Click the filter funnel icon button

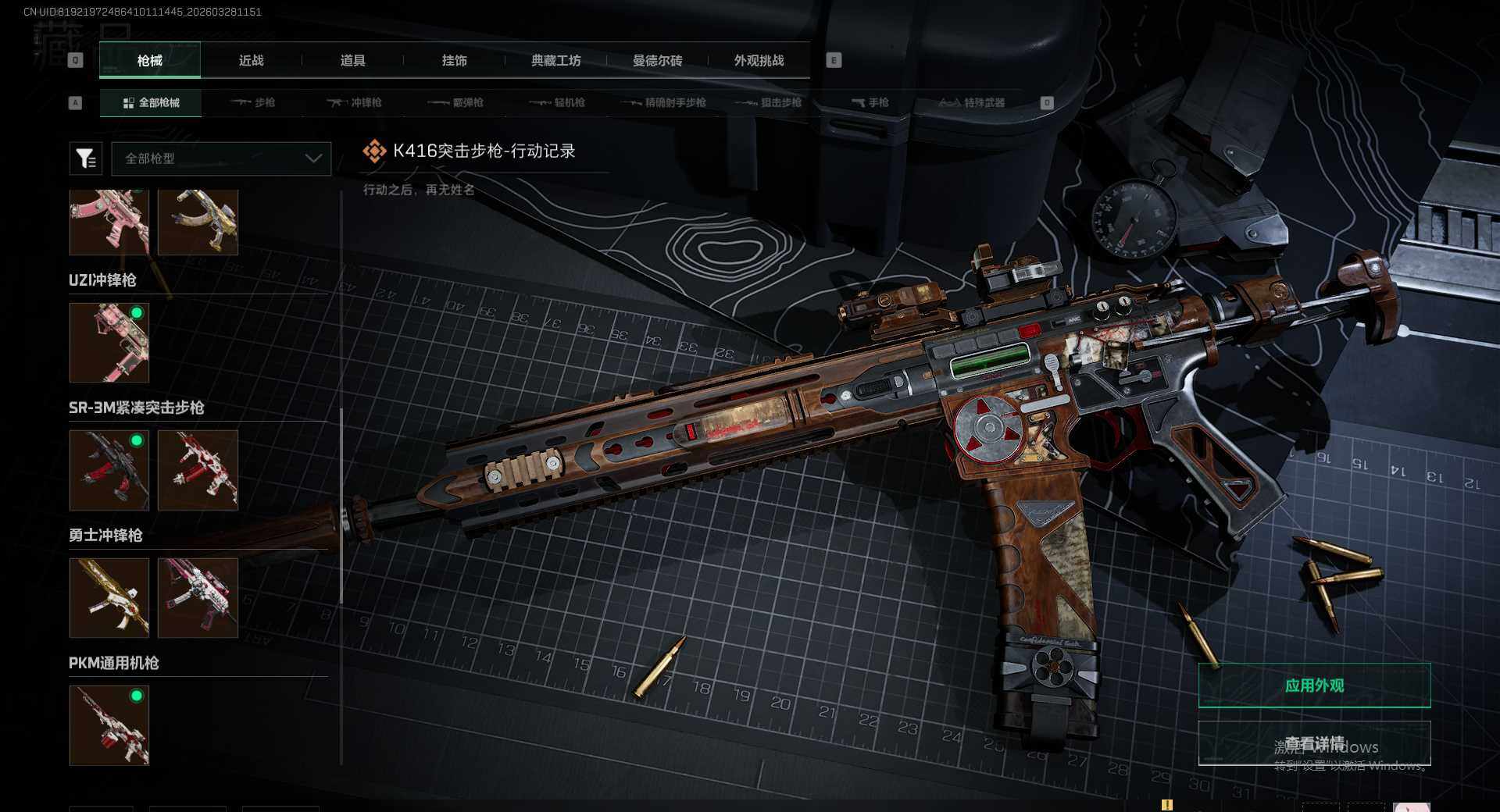86,158
